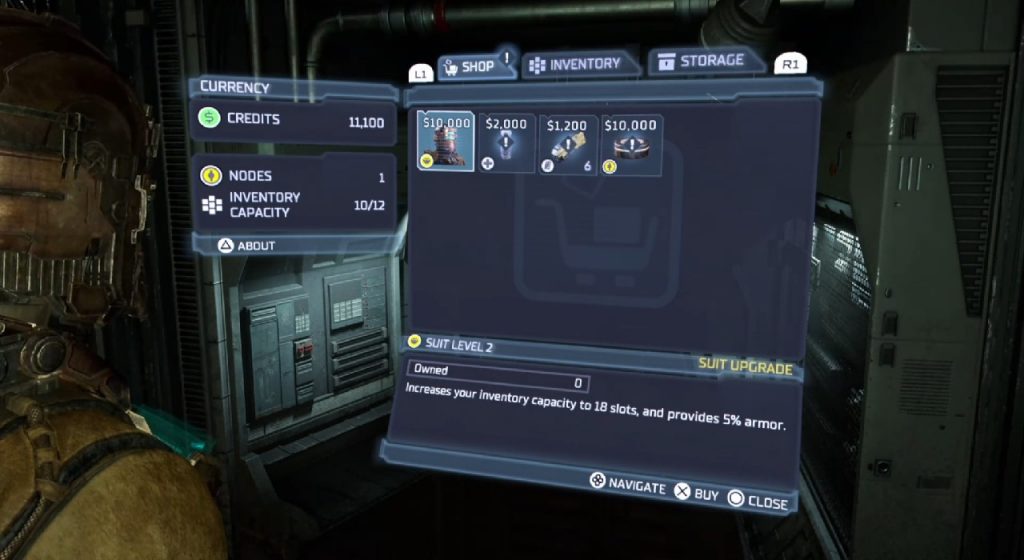Image resolution: width=1024 pixels, height=560 pixels.
Task: Select the Shop tab
Action: [468, 67]
